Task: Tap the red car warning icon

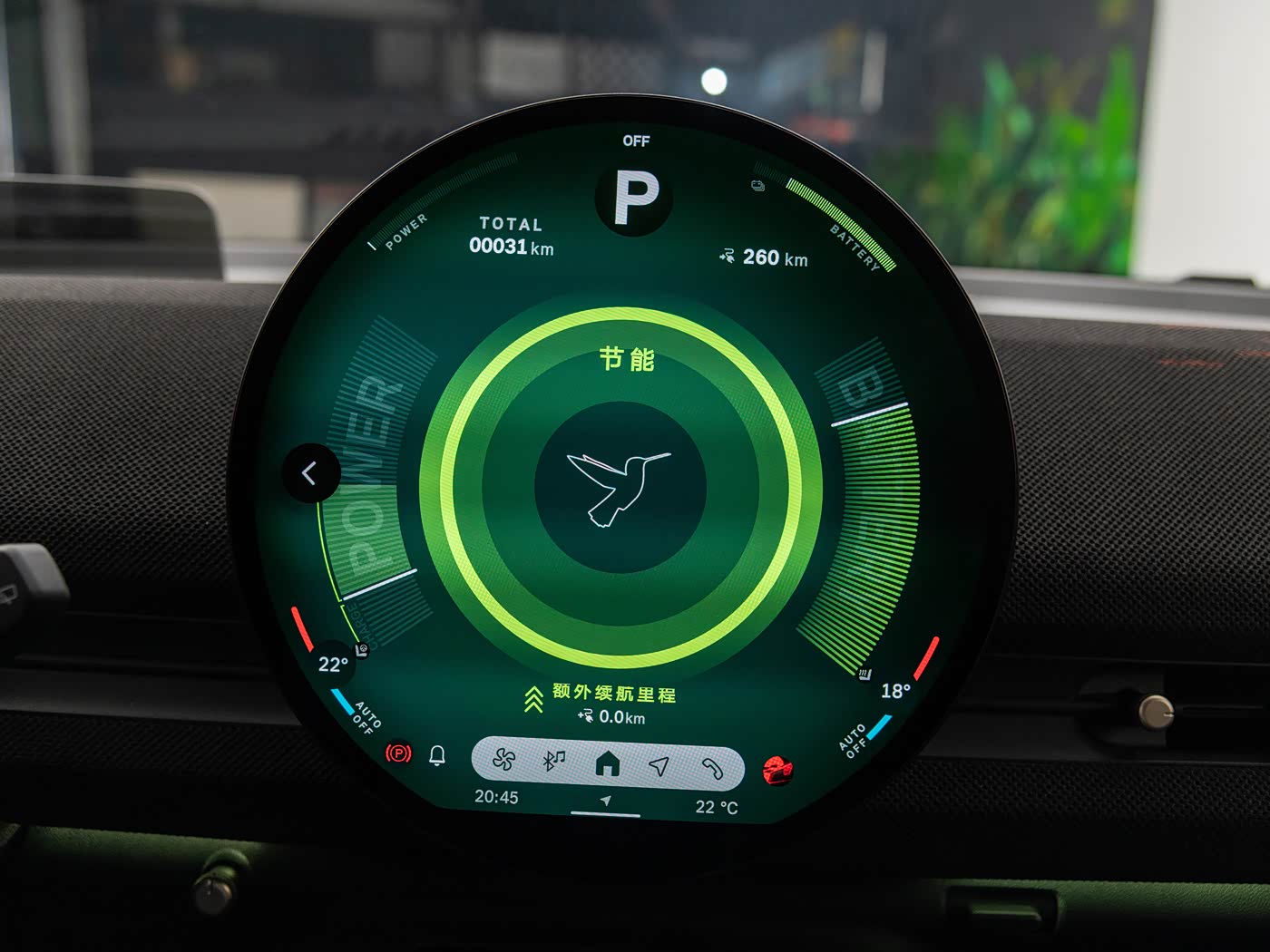Action: tap(777, 771)
